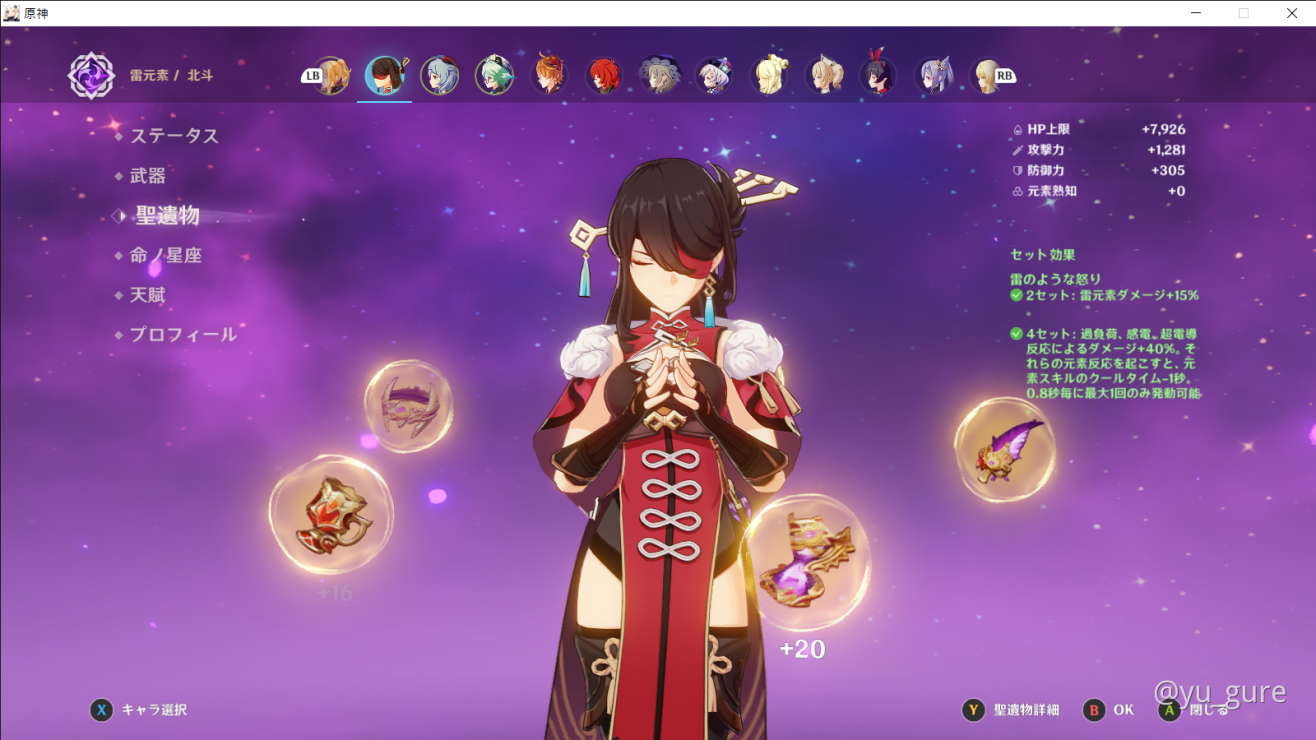Open the ステータス menu entry

tap(174, 136)
